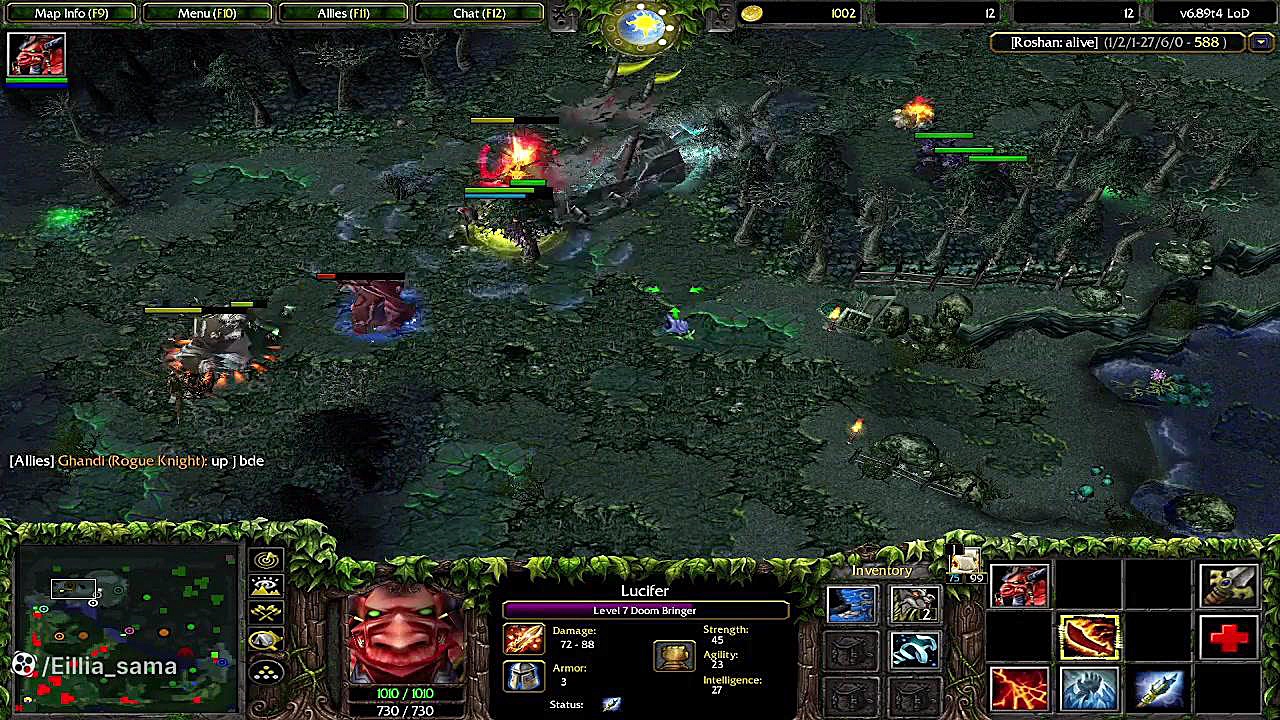Cast the frozen hand ability
This screenshot has height=720, width=1280.
coord(1089,689)
